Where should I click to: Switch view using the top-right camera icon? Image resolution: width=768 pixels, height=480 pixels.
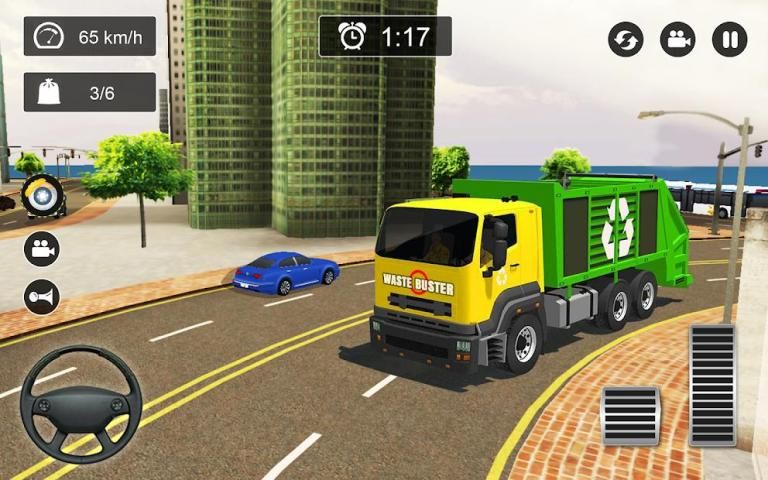pyautogui.click(x=678, y=40)
